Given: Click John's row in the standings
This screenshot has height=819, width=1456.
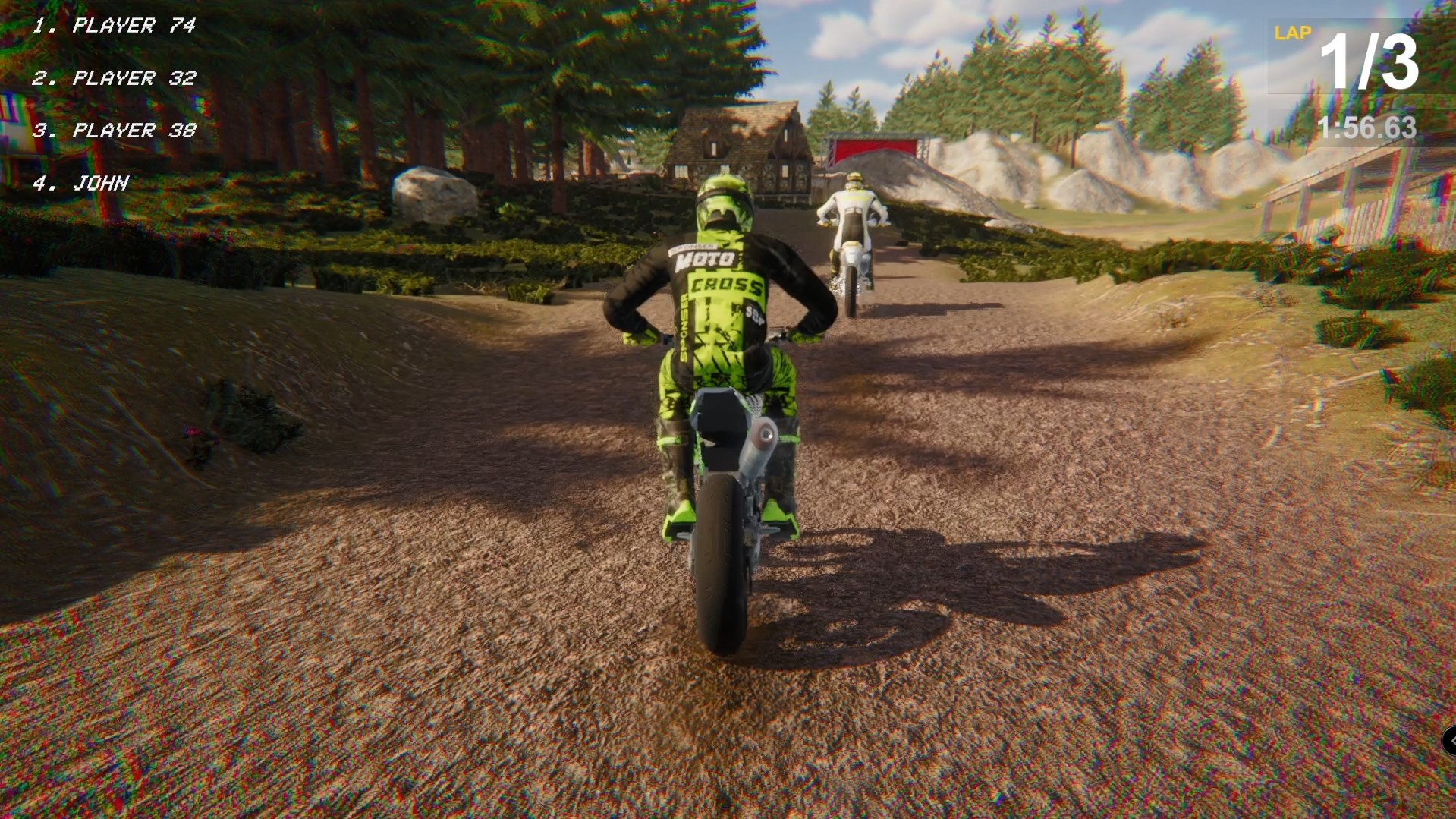Looking at the screenshot, I should tap(82, 183).
